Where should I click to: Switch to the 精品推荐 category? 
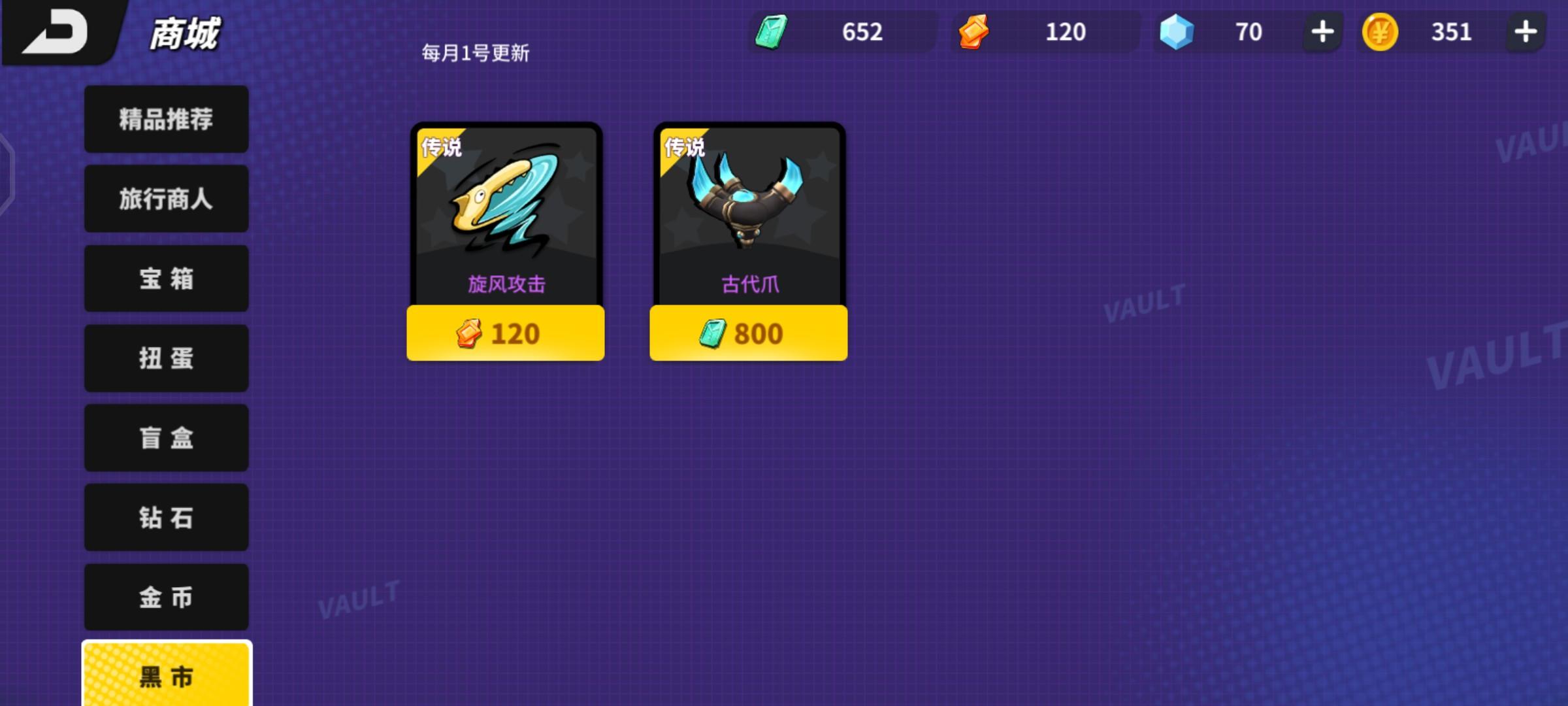(165, 119)
